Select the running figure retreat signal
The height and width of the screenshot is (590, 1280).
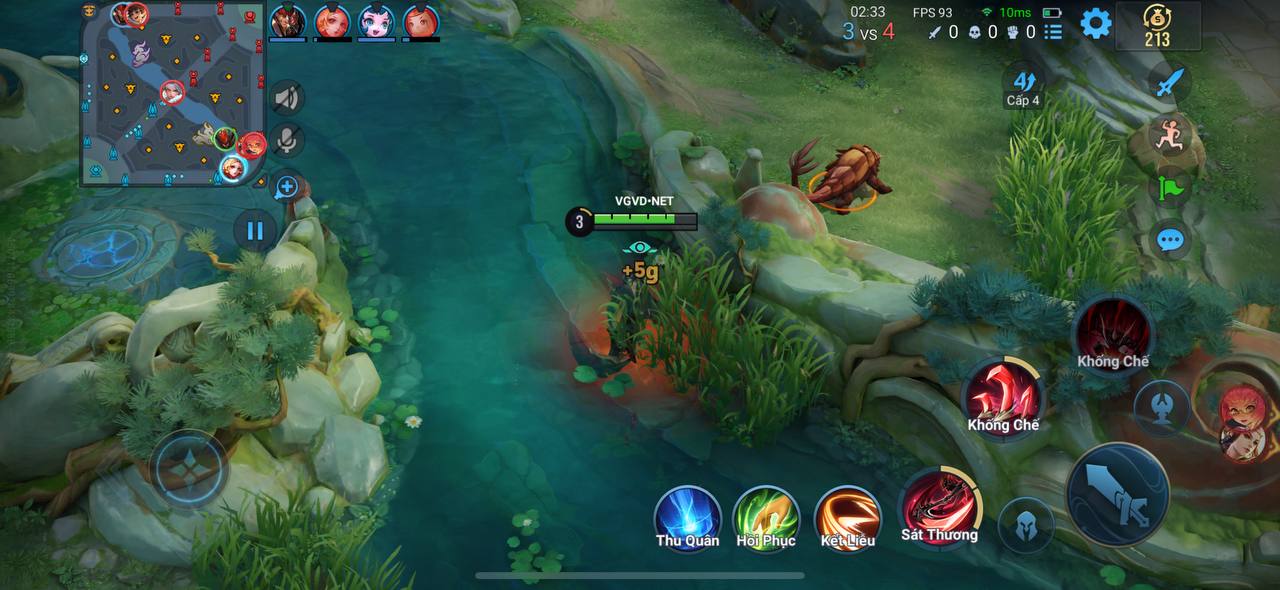point(1168,135)
